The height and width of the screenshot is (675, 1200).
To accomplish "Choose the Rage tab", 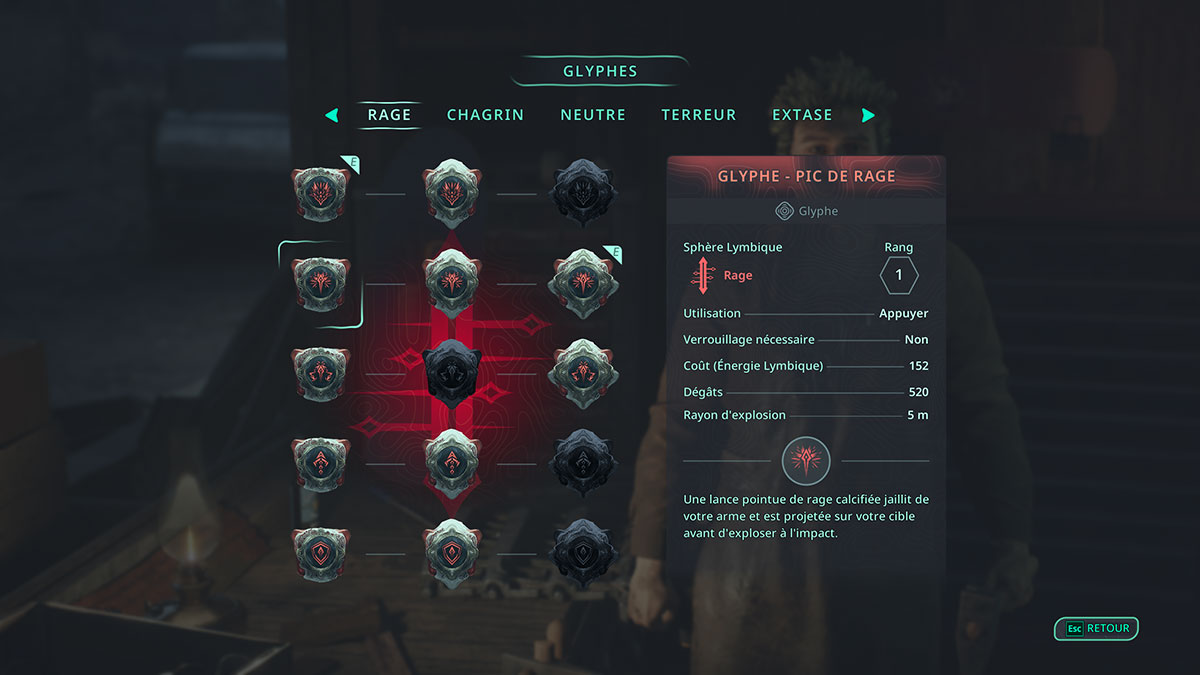I will tap(389, 115).
